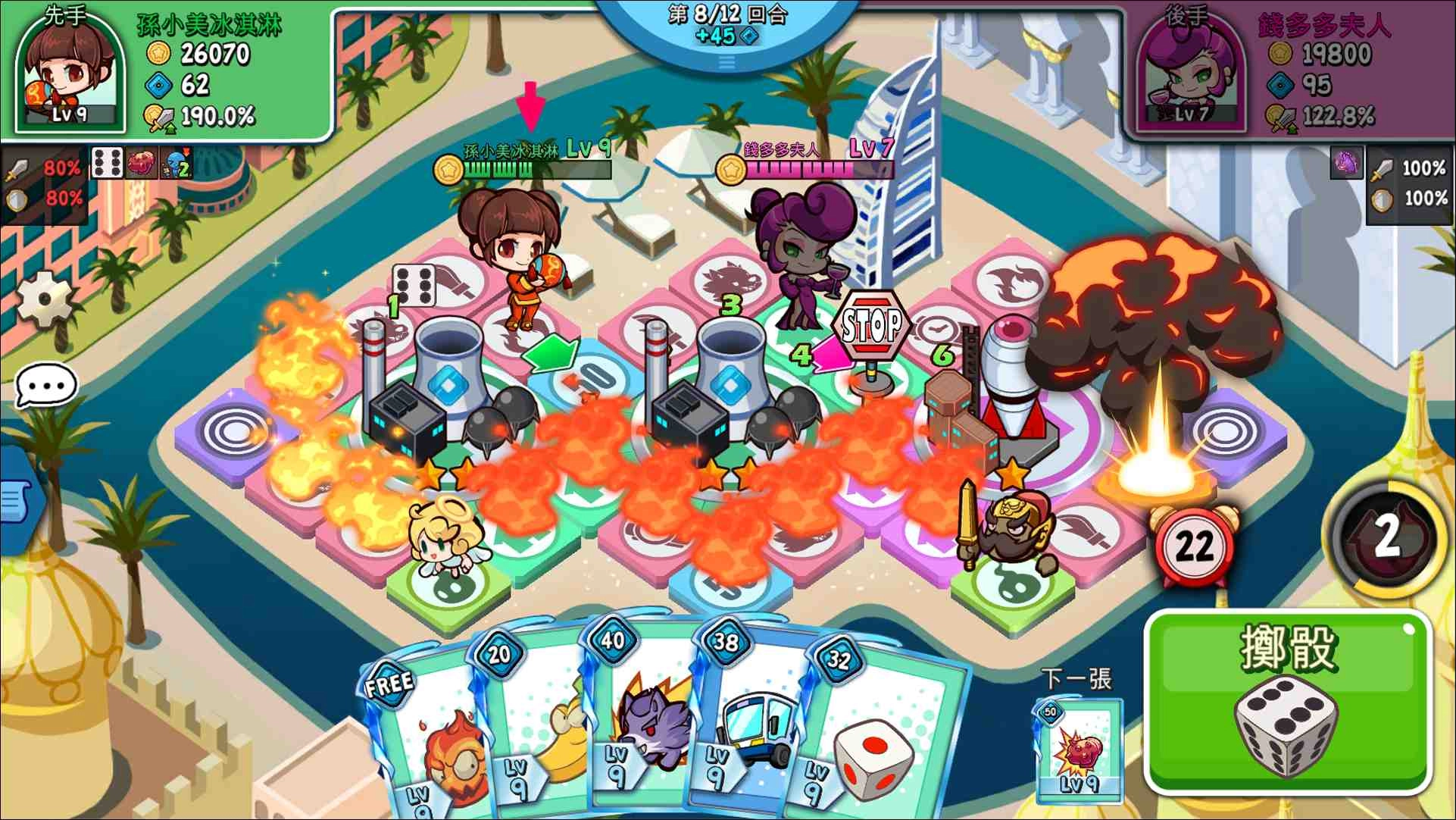The height and width of the screenshot is (820, 1456).
Task: Inspect the next card preview costing 50
Action: (1079, 750)
